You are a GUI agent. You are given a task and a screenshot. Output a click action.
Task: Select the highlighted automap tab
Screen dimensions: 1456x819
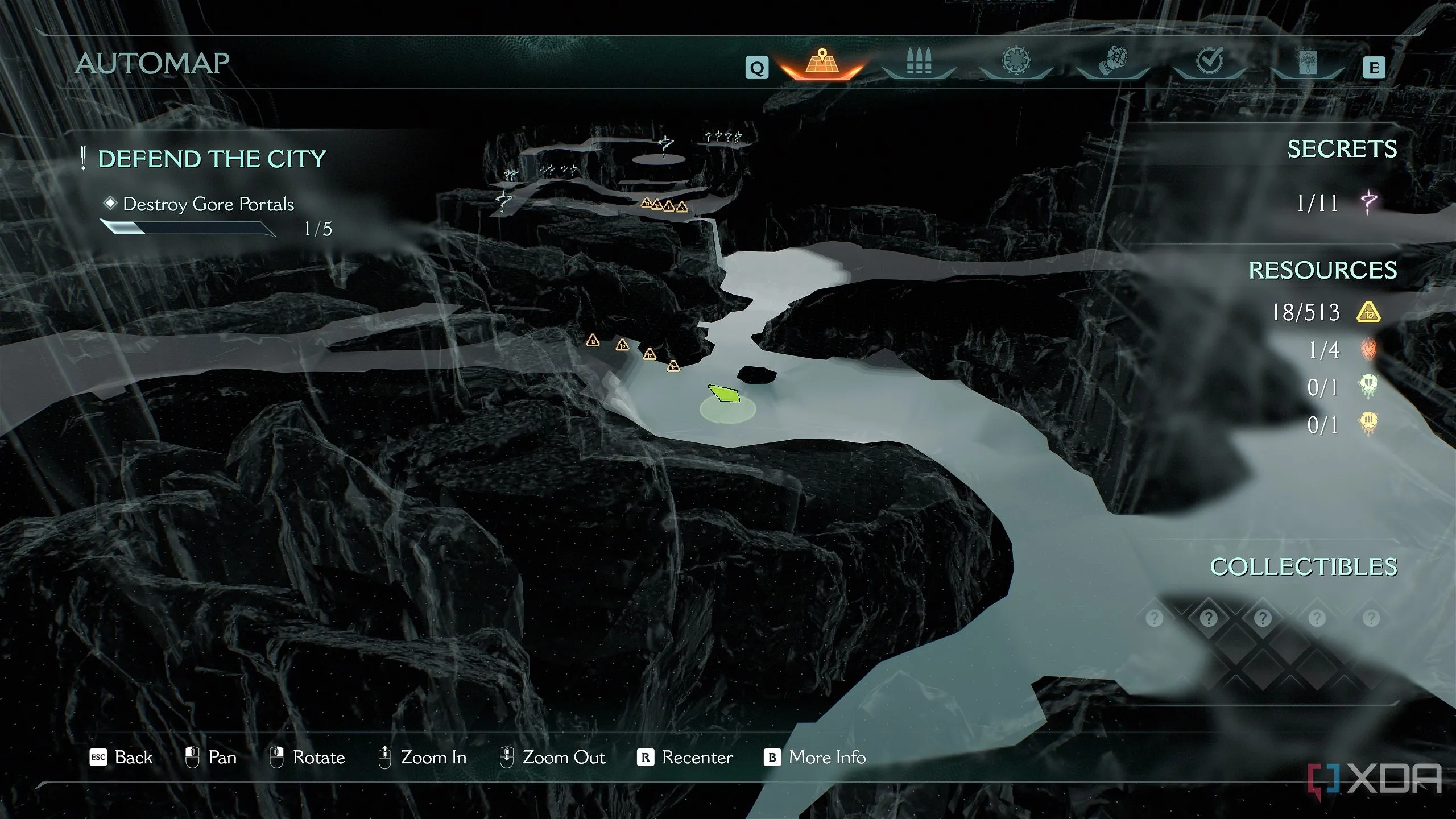point(822,61)
